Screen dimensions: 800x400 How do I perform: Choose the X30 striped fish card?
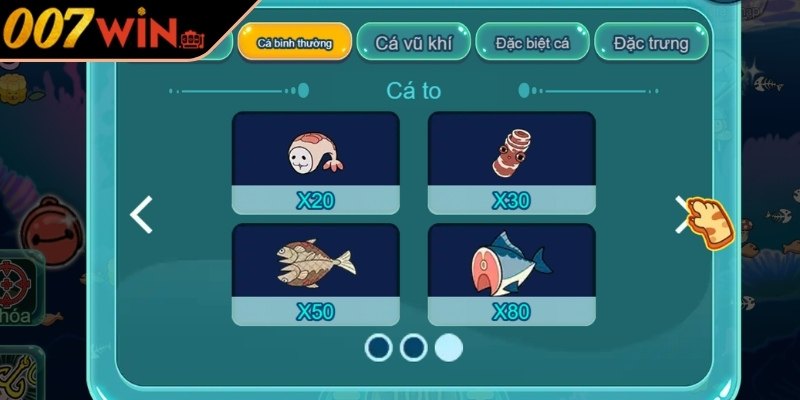[511, 163]
